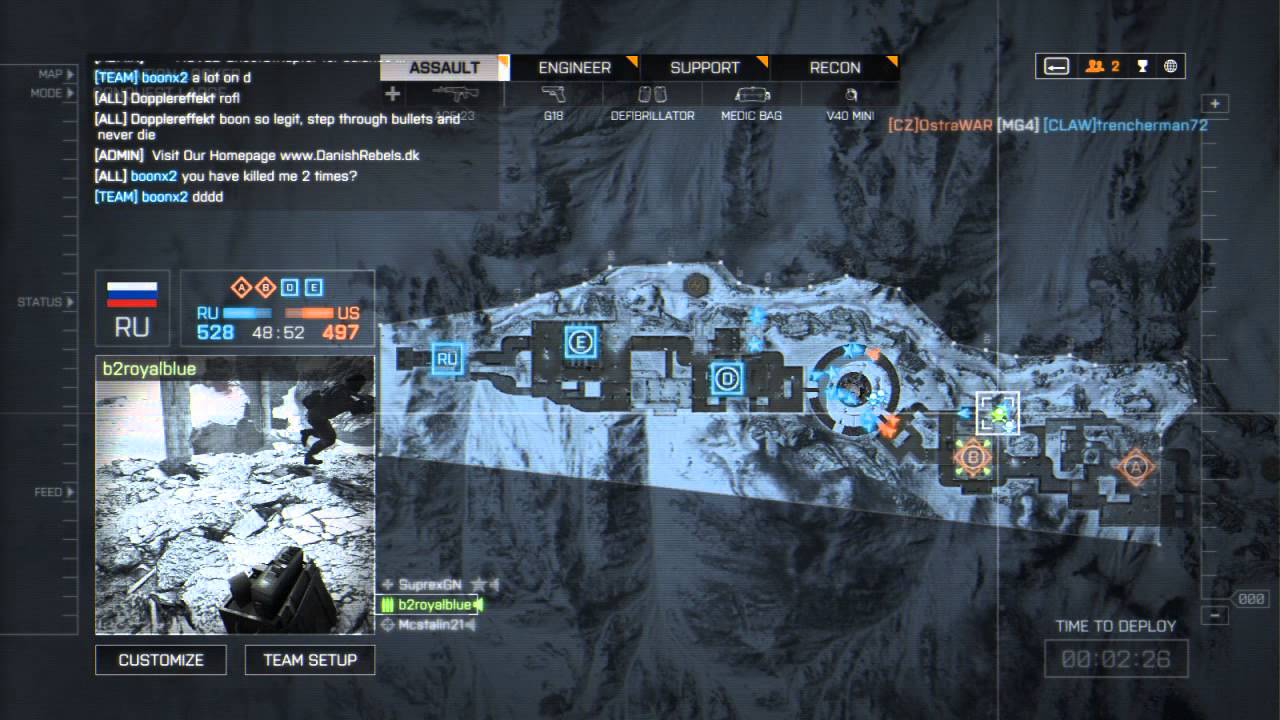Spawn on squadmate SuprexGN
The height and width of the screenshot is (720, 1280).
[430, 584]
